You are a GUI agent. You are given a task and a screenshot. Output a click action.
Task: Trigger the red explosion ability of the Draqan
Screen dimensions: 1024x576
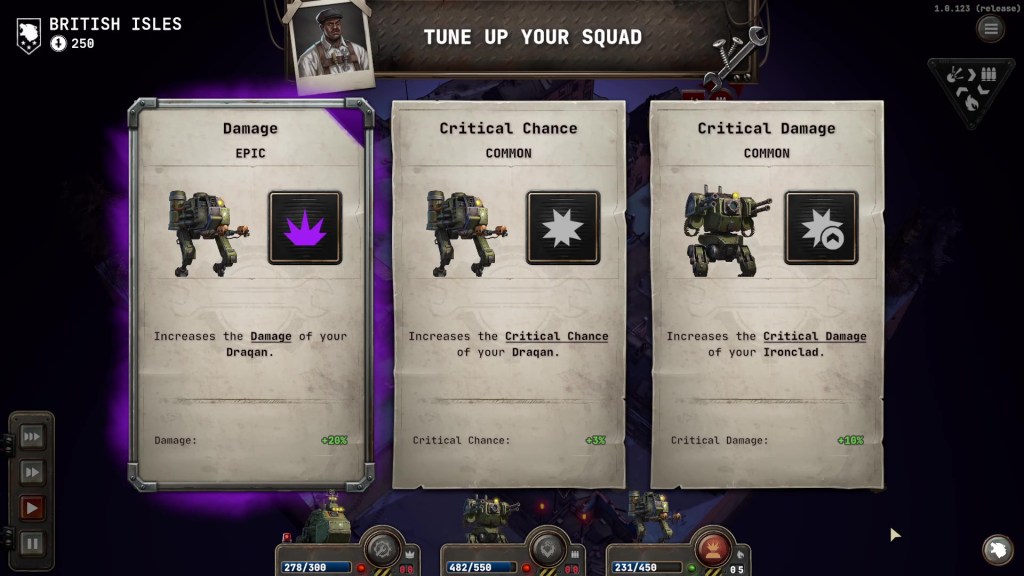(x=711, y=548)
